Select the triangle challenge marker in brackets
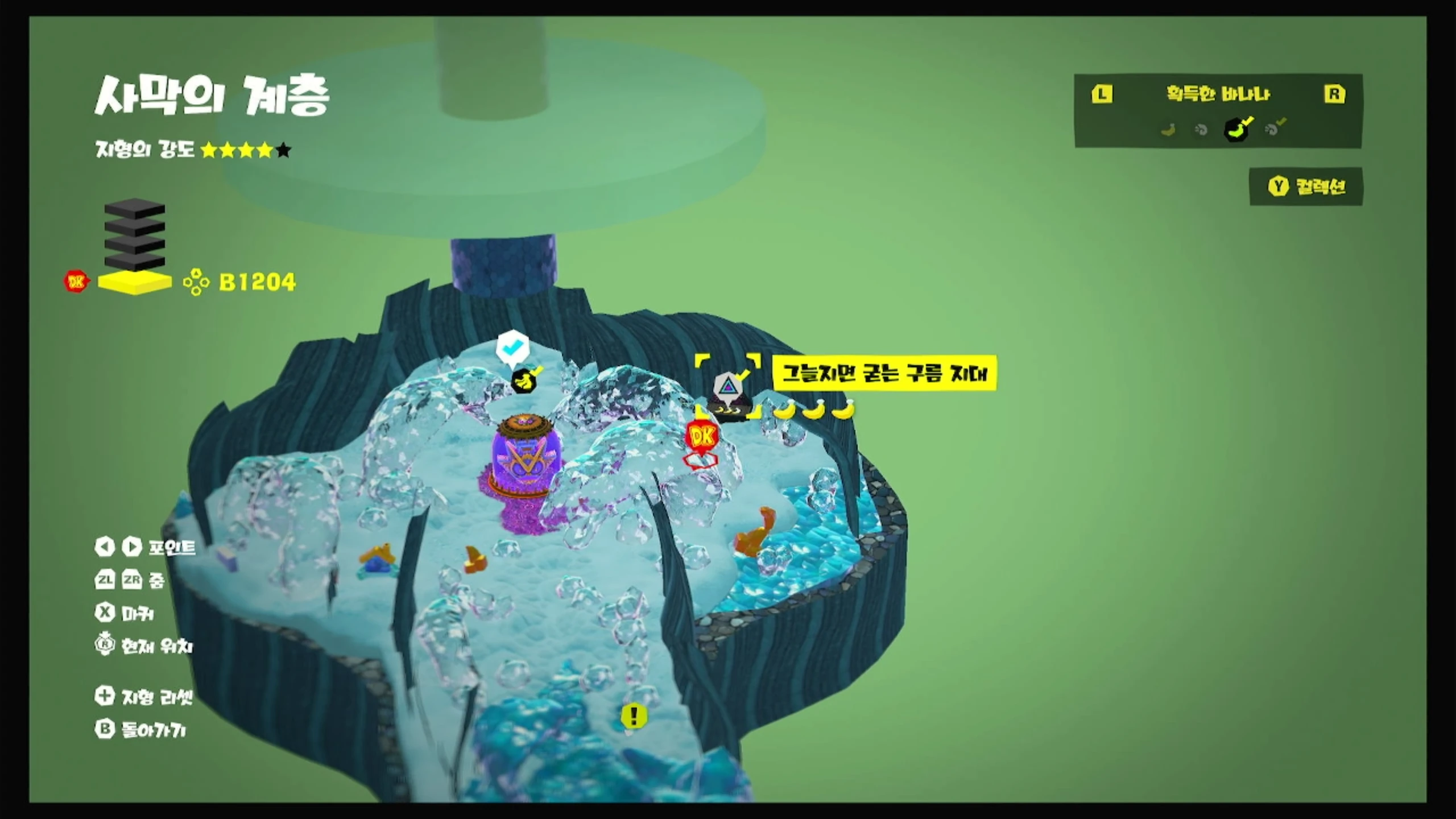Image resolution: width=1456 pixels, height=819 pixels. click(727, 387)
